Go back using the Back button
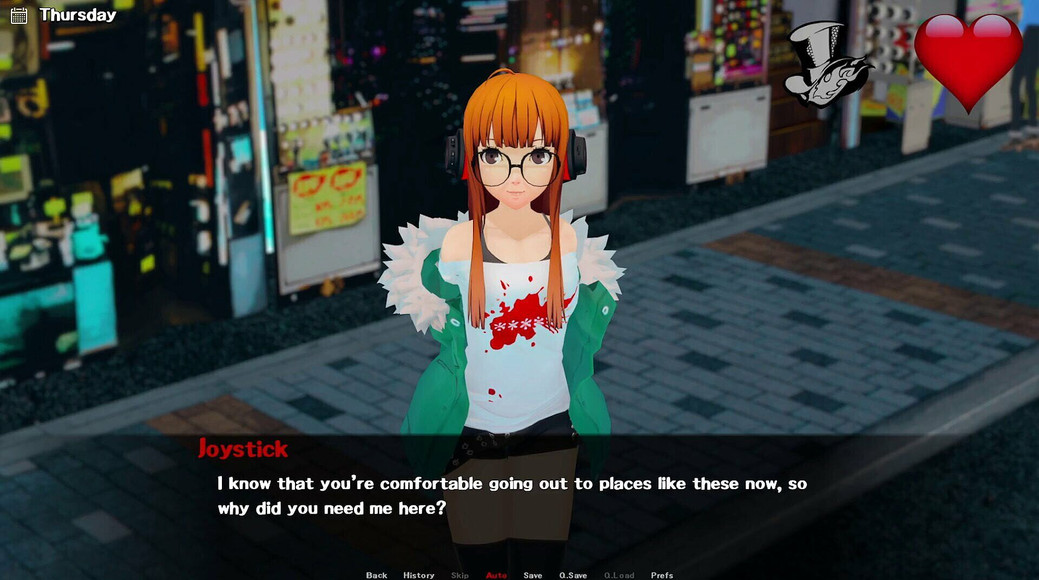 pyautogui.click(x=376, y=575)
